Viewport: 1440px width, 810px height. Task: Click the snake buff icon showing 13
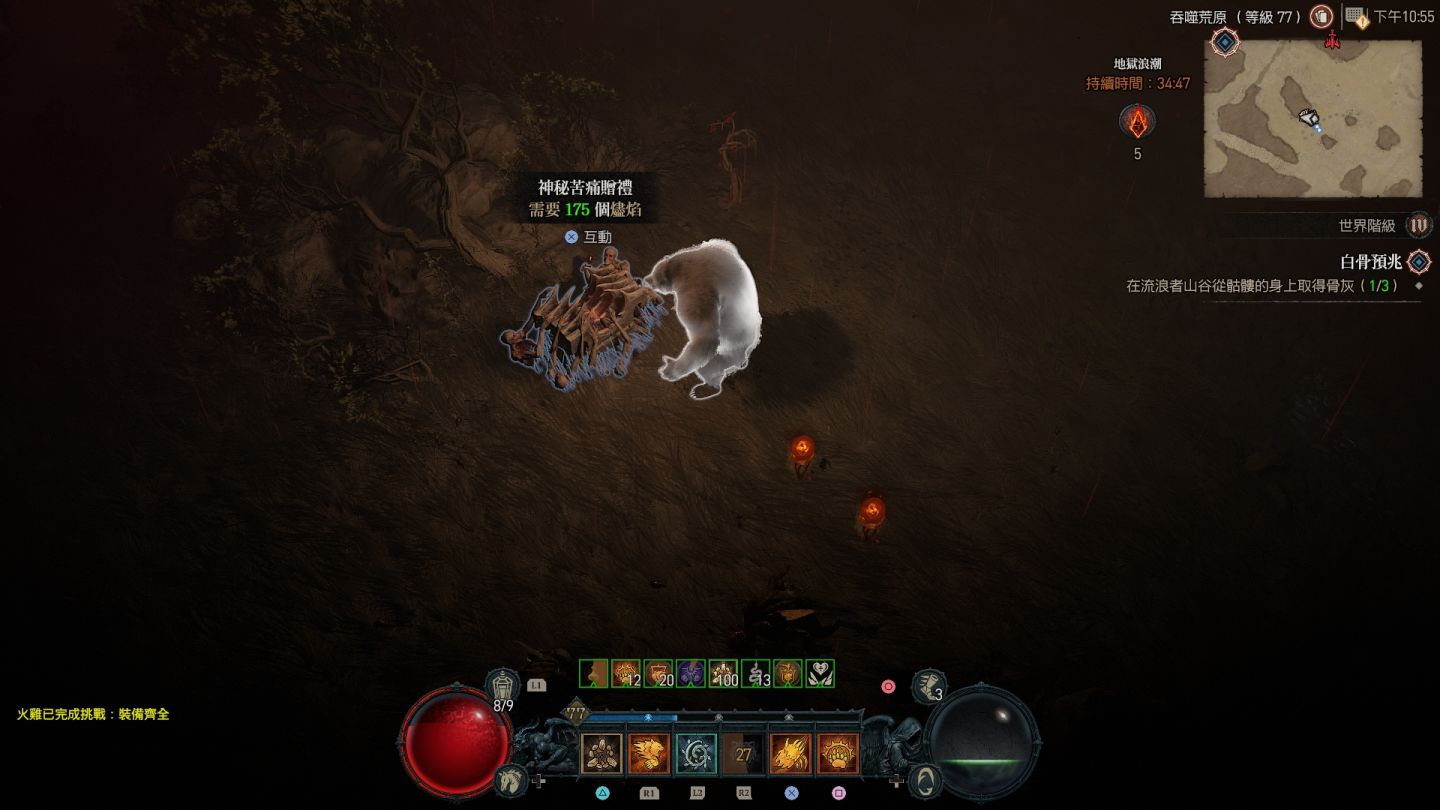756,674
